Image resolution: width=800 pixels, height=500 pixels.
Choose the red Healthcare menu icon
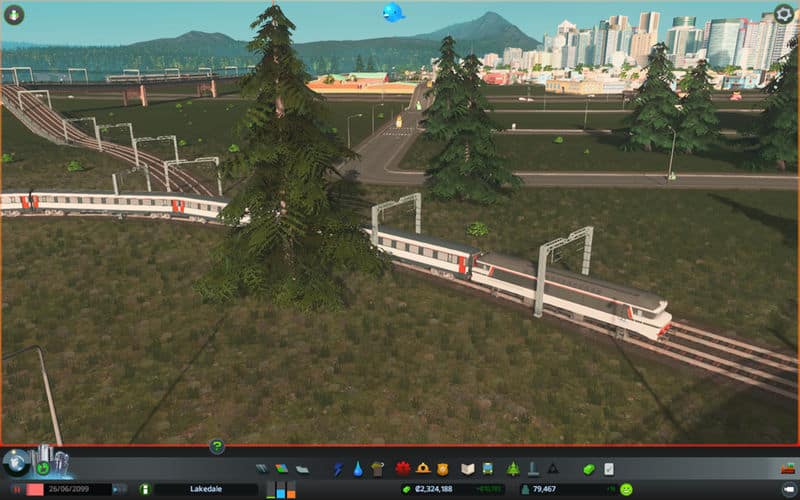(x=404, y=468)
